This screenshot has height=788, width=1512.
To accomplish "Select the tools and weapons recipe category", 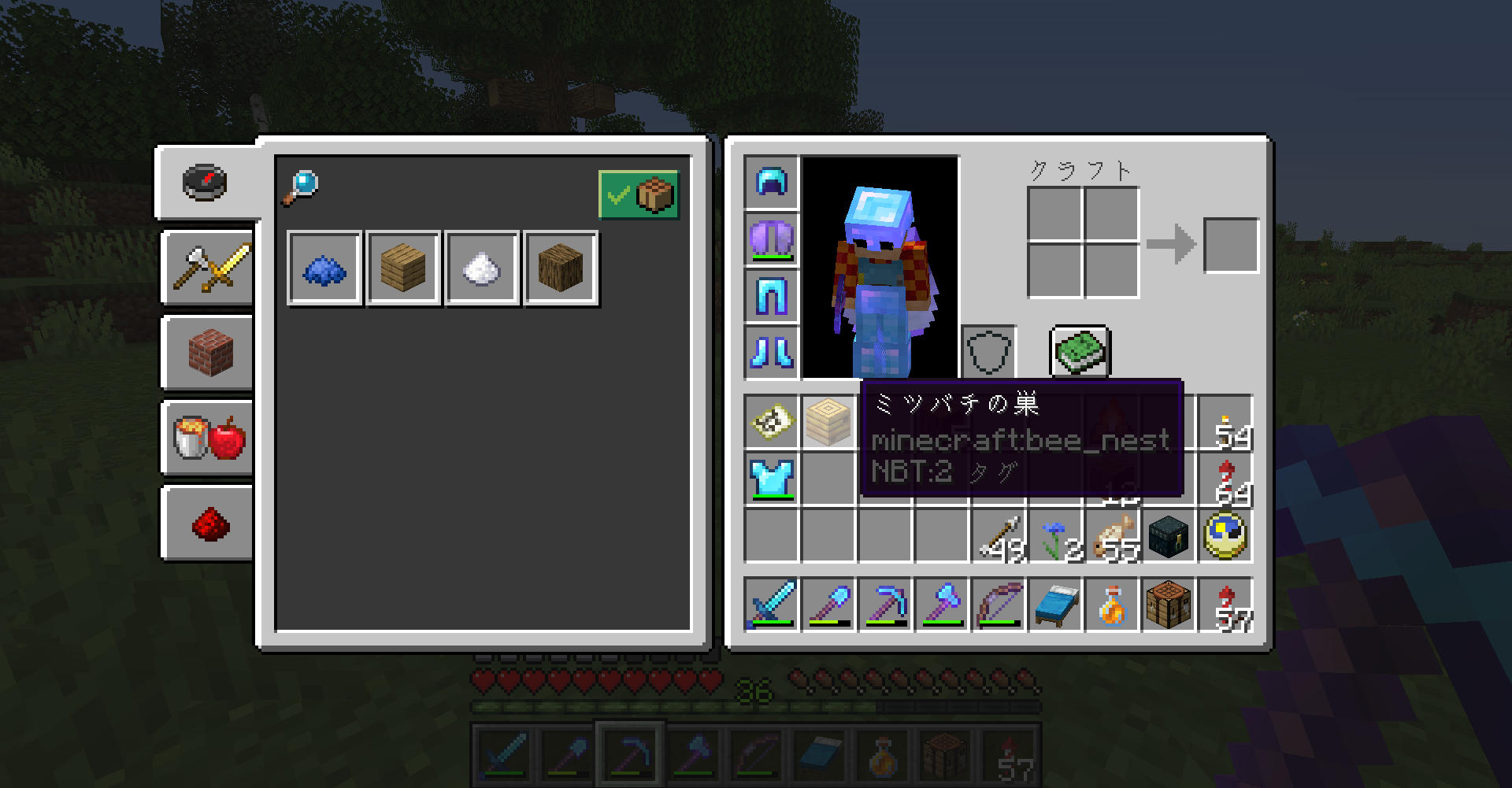I will [x=206, y=268].
